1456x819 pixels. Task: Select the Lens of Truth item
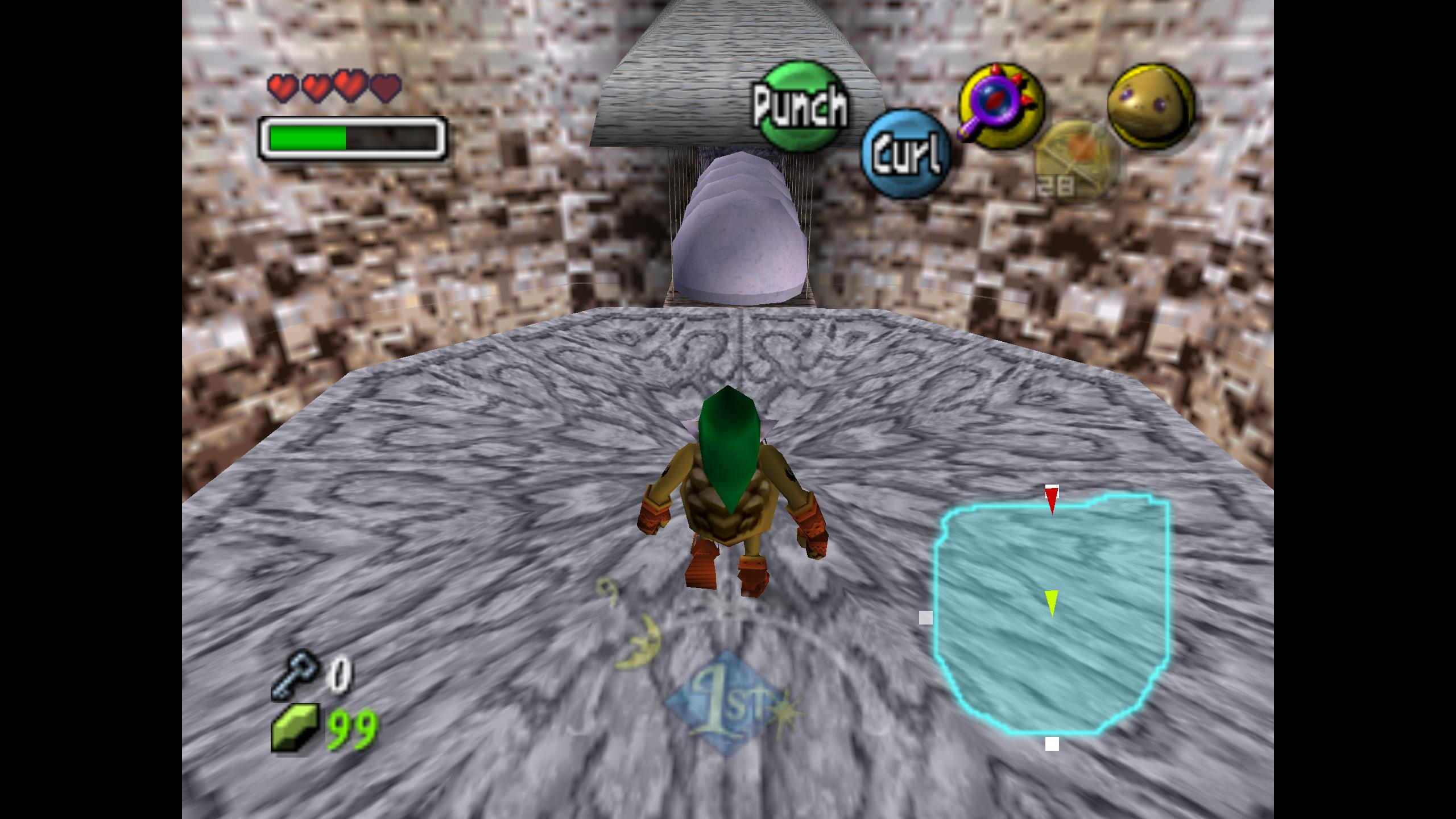(1001, 104)
